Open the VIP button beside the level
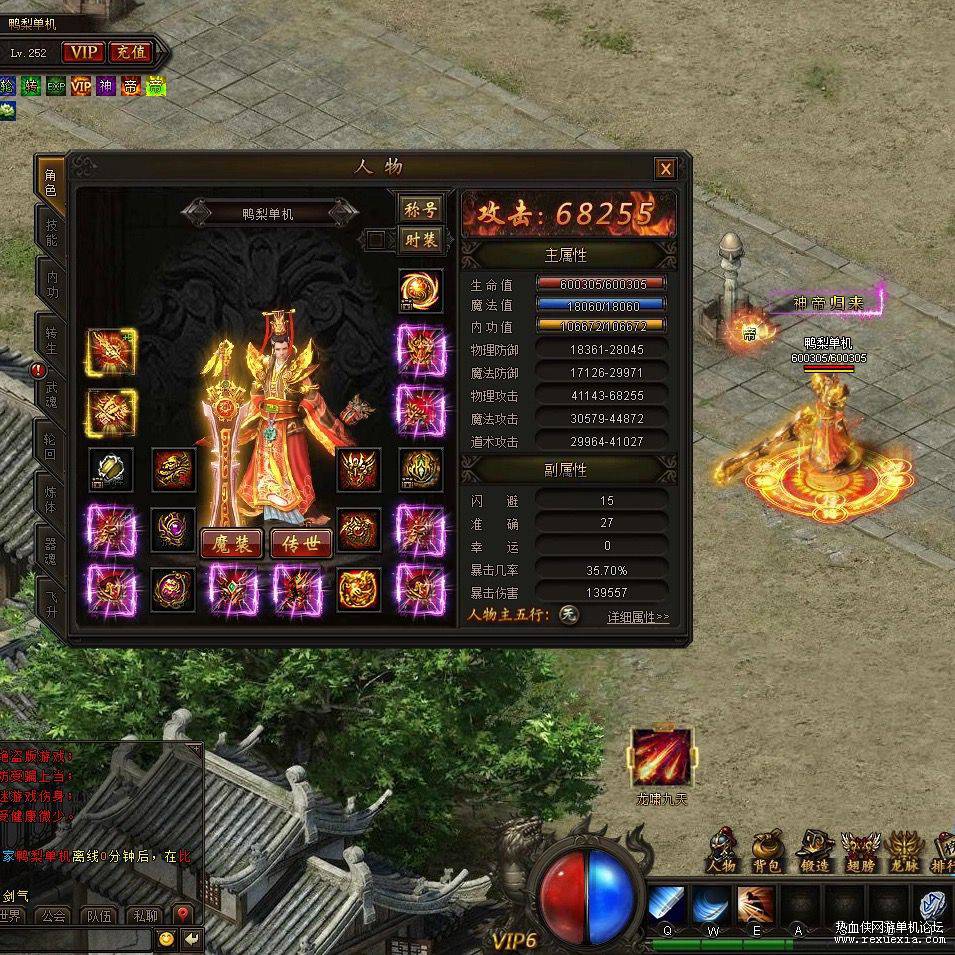Screen dimensions: 955x955 coord(83,52)
